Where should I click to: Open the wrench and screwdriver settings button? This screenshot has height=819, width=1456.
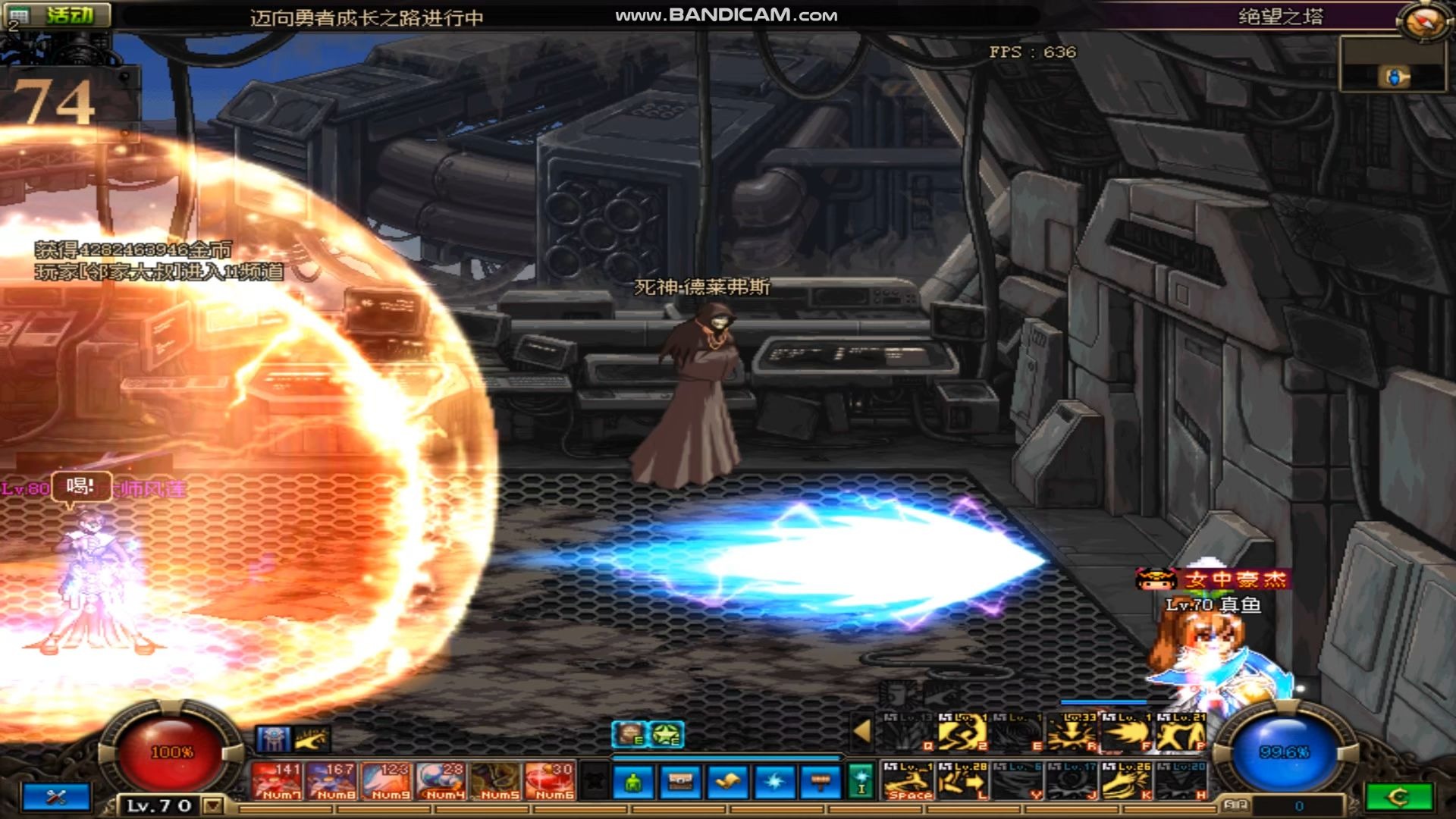[57, 797]
